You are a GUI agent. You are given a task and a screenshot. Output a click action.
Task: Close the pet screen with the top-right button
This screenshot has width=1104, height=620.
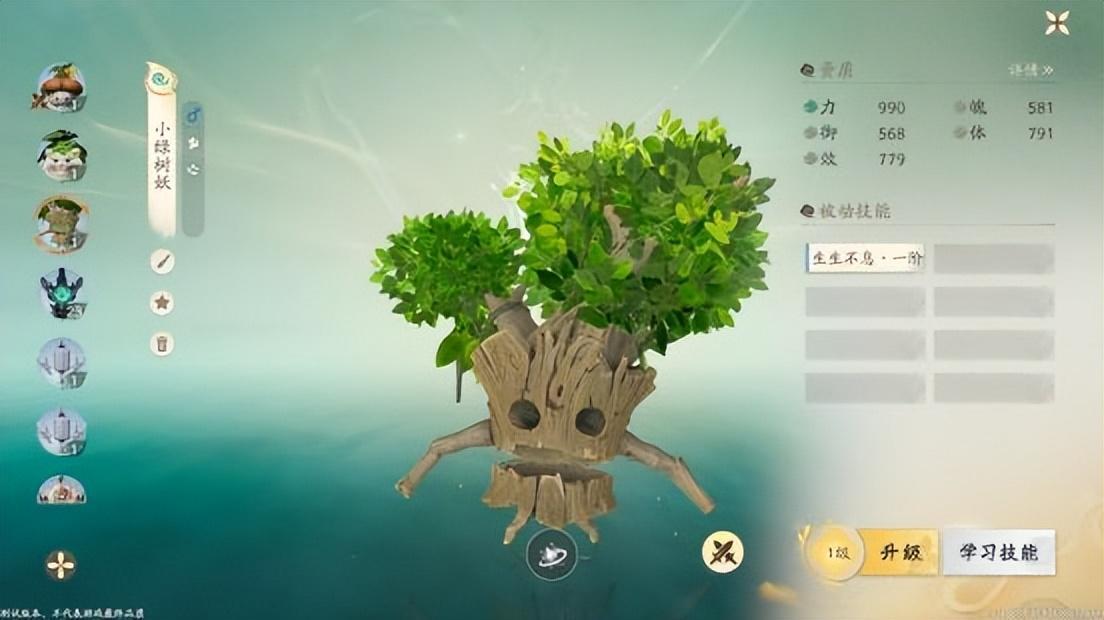[x=1056, y=22]
